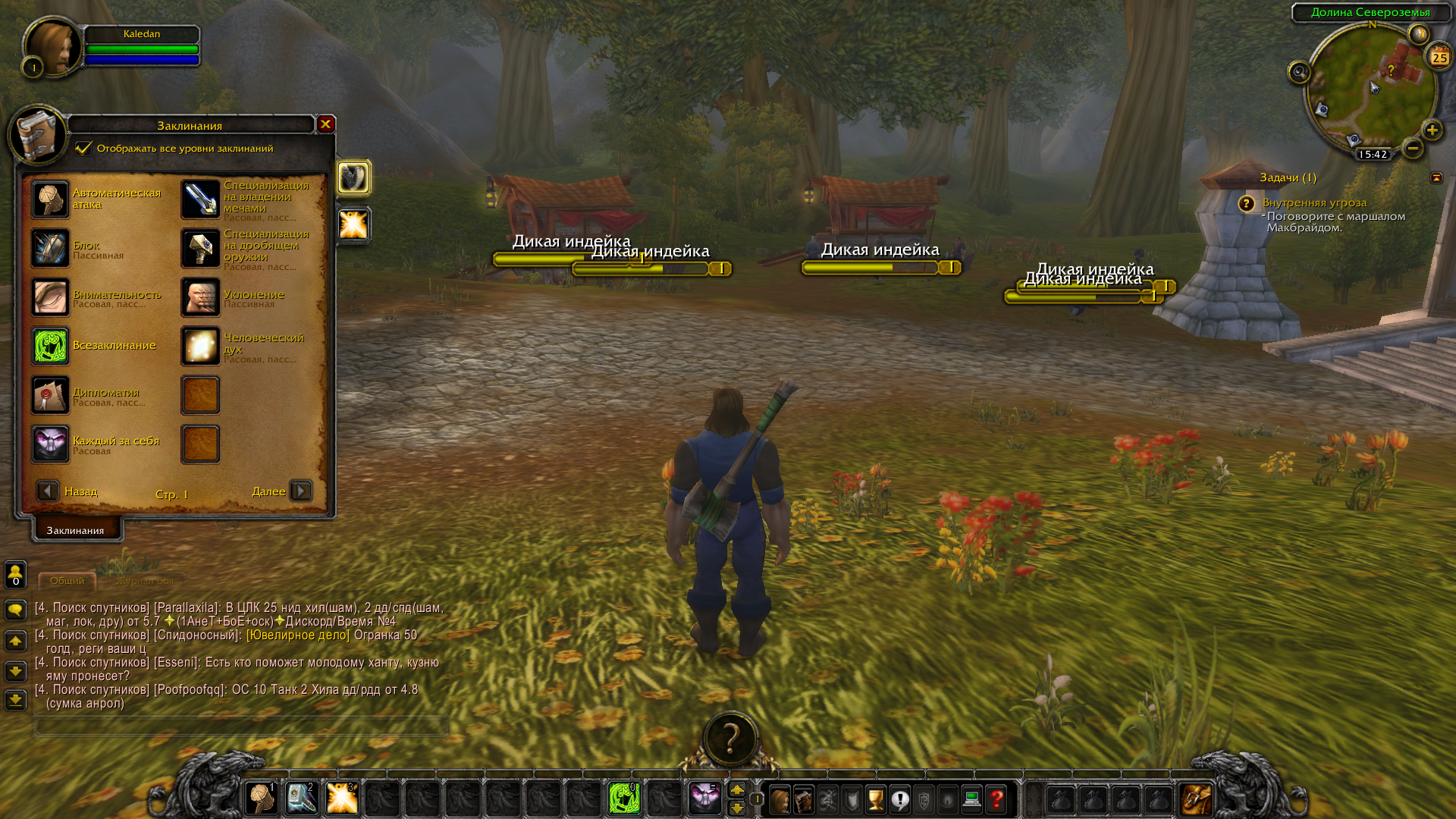Select the Человеческий дух racial icon
This screenshot has width=1456, height=819.
201,346
